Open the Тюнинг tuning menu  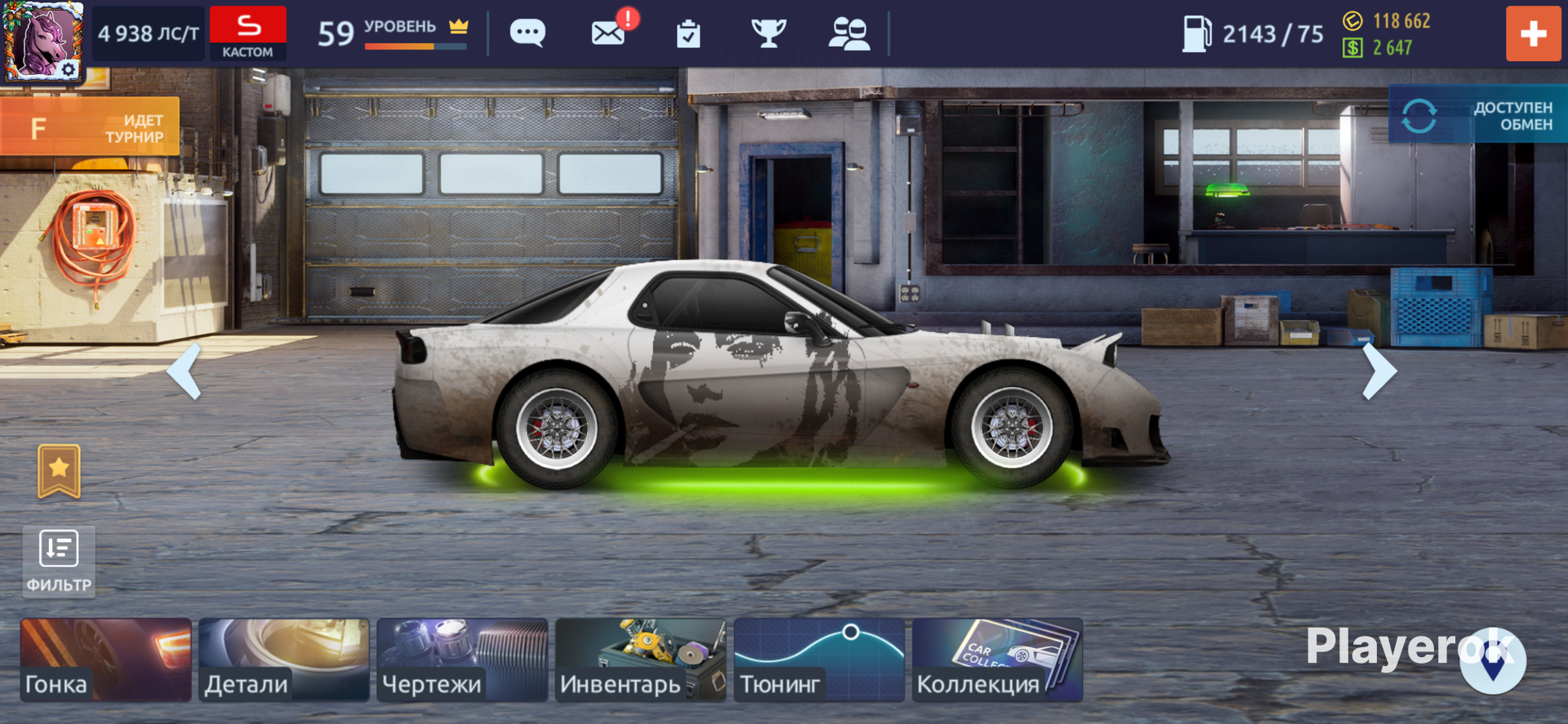tap(819, 660)
